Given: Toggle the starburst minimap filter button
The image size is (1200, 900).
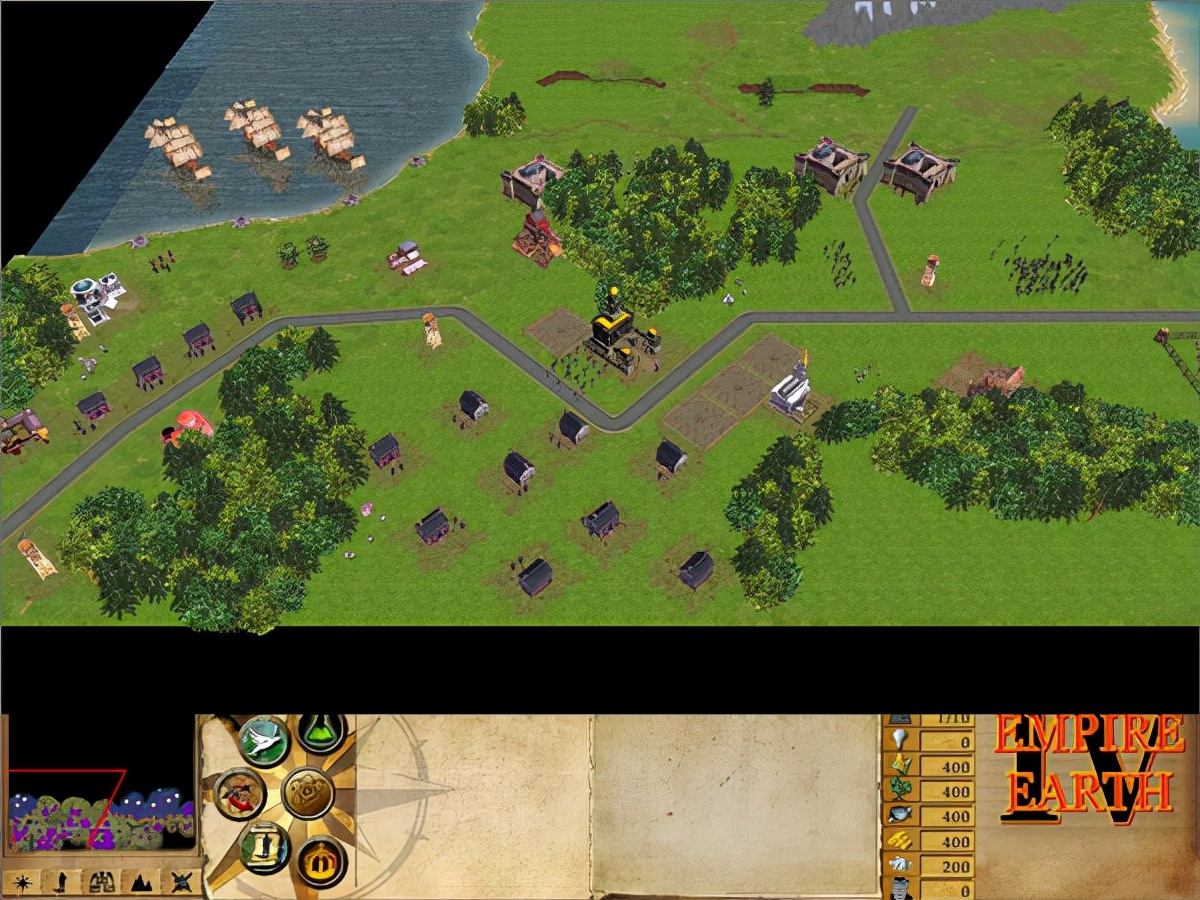Looking at the screenshot, I should [x=21, y=882].
